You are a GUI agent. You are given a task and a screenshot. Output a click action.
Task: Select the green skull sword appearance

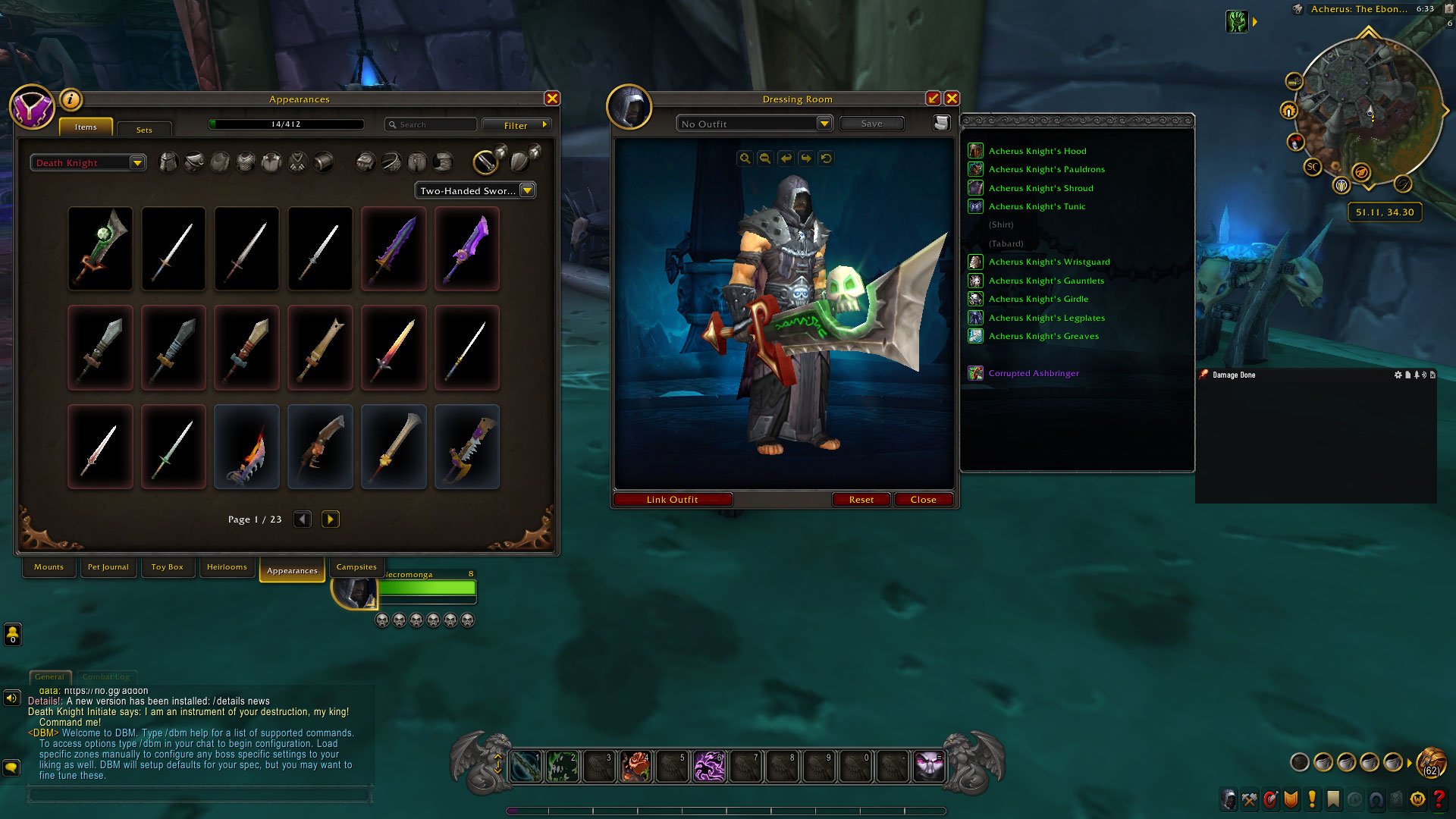pyautogui.click(x=100, y=249)
